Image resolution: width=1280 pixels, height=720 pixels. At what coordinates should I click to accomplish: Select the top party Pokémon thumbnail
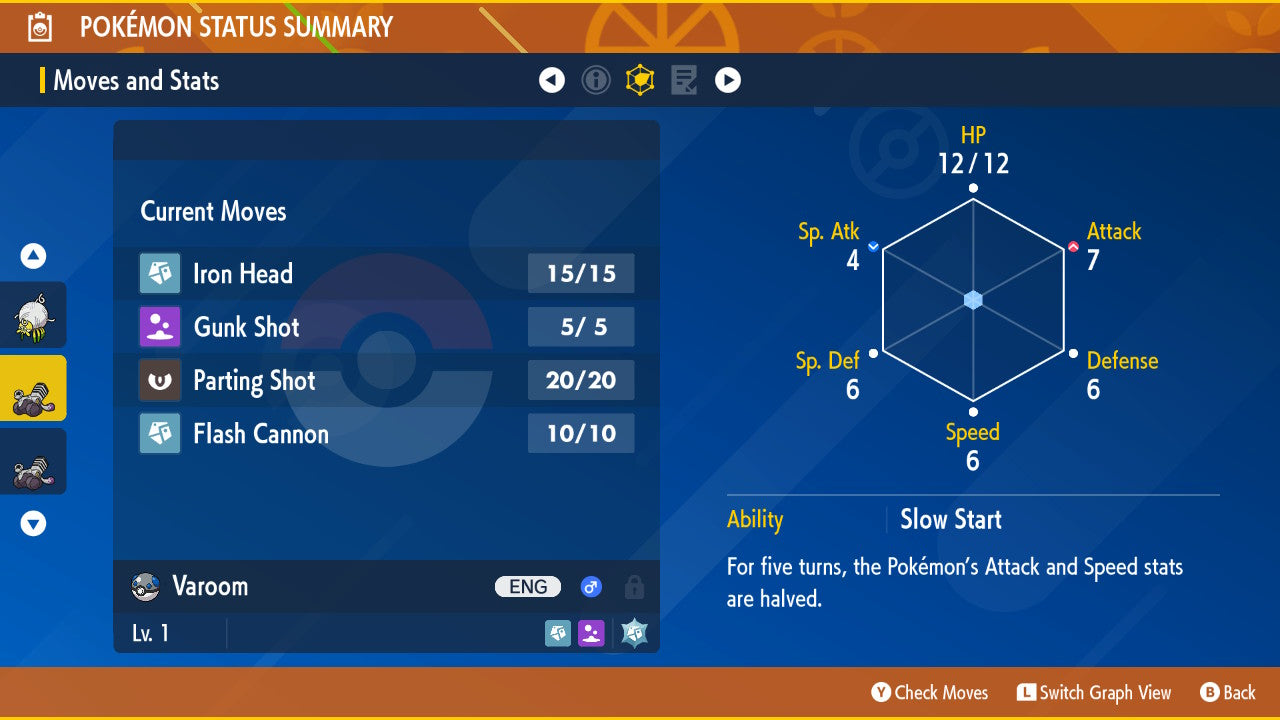tap(33, 315)
